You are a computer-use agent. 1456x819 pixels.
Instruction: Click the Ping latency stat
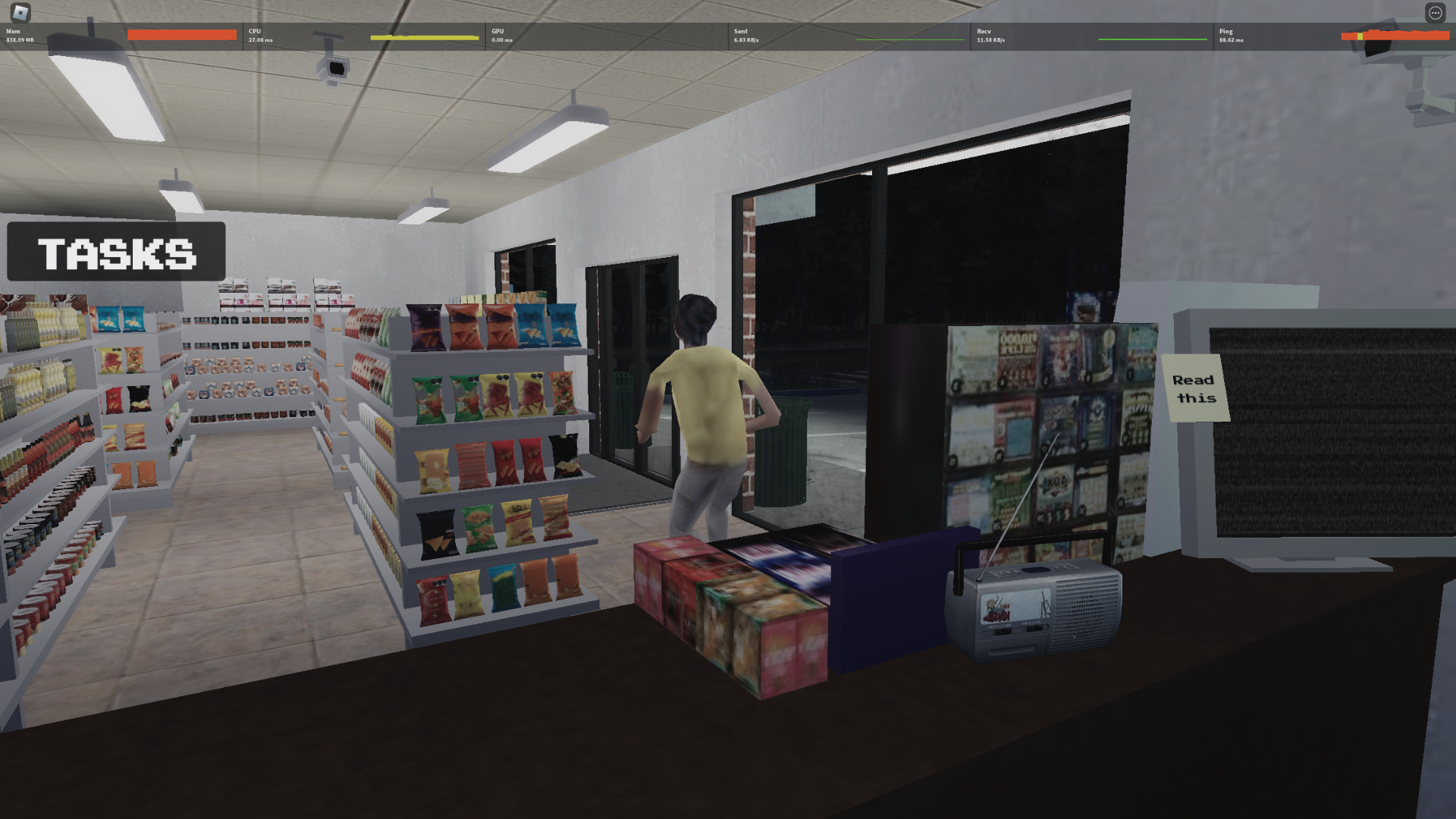pos(1228,36)
